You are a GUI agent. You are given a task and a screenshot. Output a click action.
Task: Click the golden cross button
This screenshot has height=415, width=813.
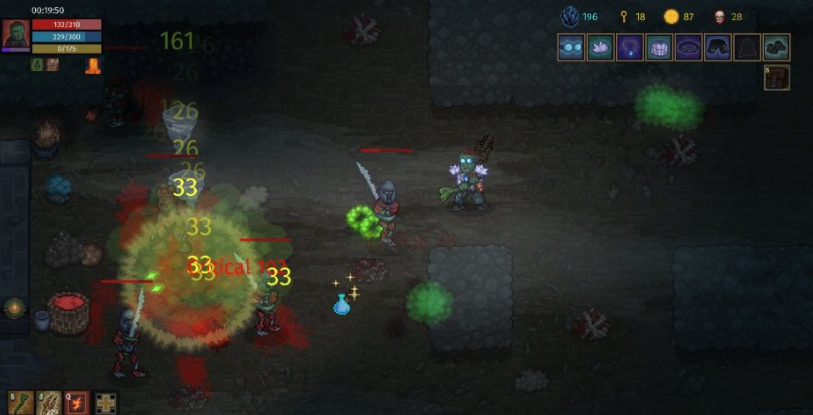click(x=105, y=402)
